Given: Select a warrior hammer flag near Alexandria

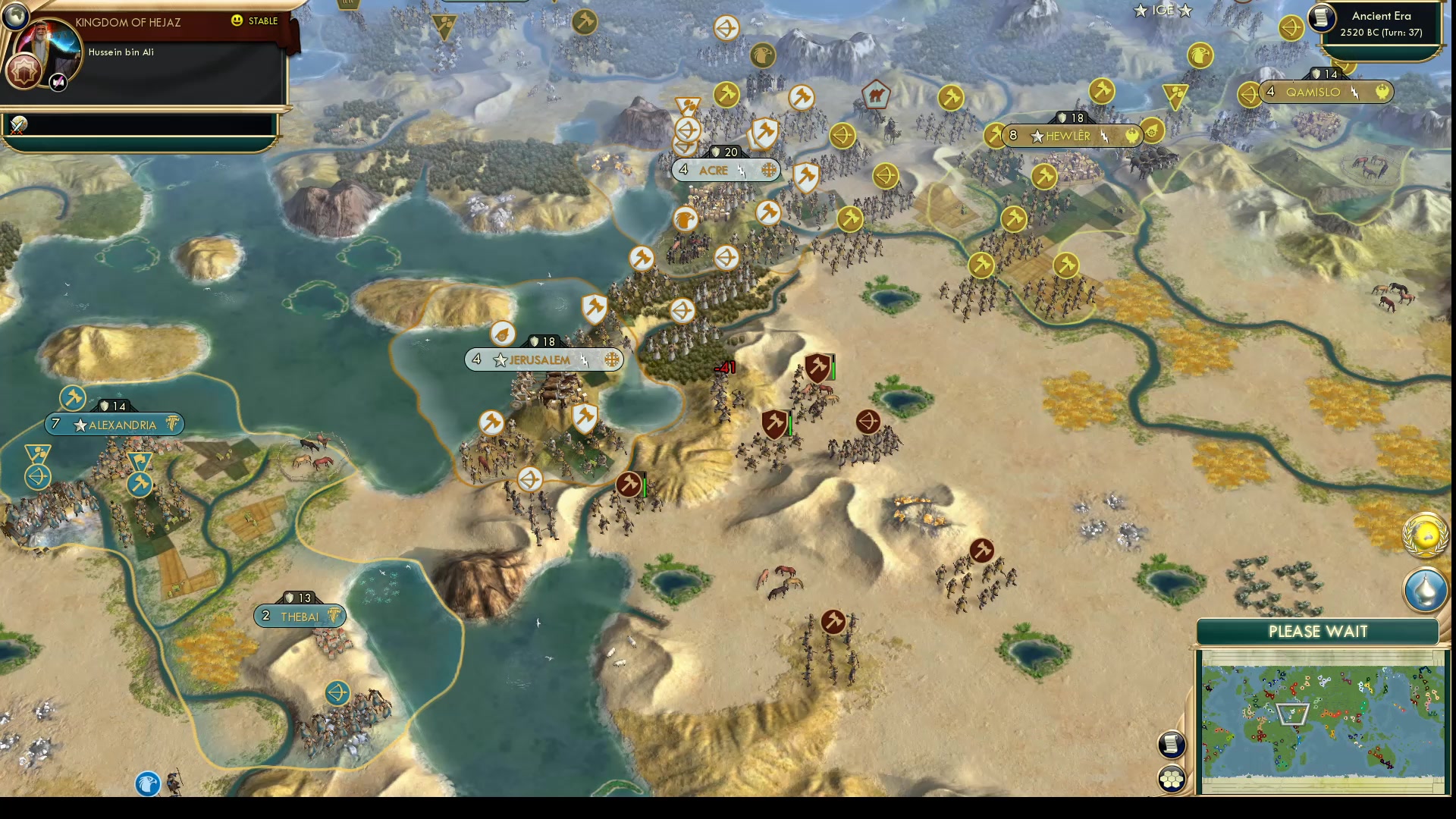Looking at the screenshot, I should [72, 397].
